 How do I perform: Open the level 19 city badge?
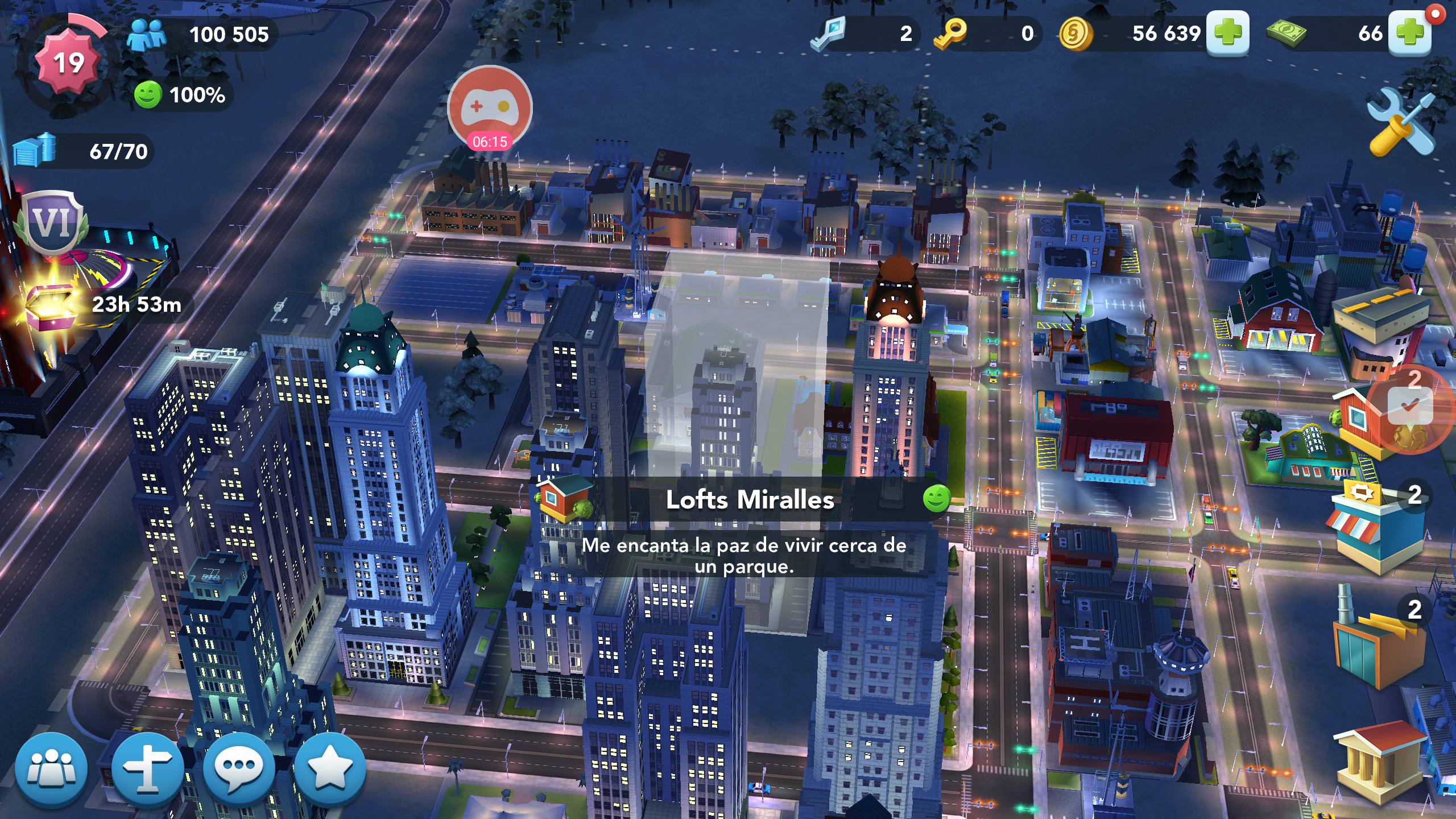[68, 63]
